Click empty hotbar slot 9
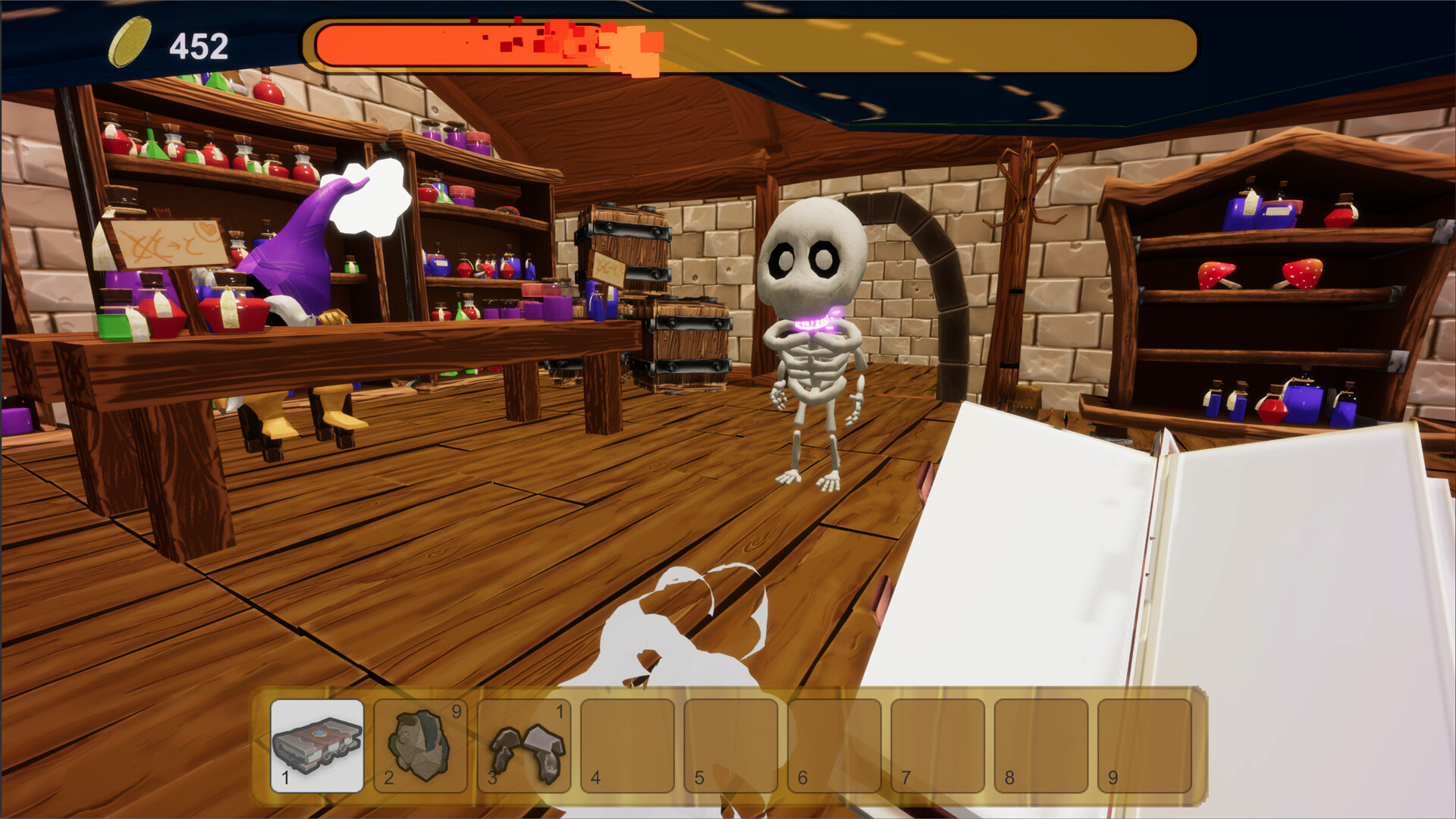Image resolution: width=1456 pixels, height=819 pixels. click(x=1144, y=747)
